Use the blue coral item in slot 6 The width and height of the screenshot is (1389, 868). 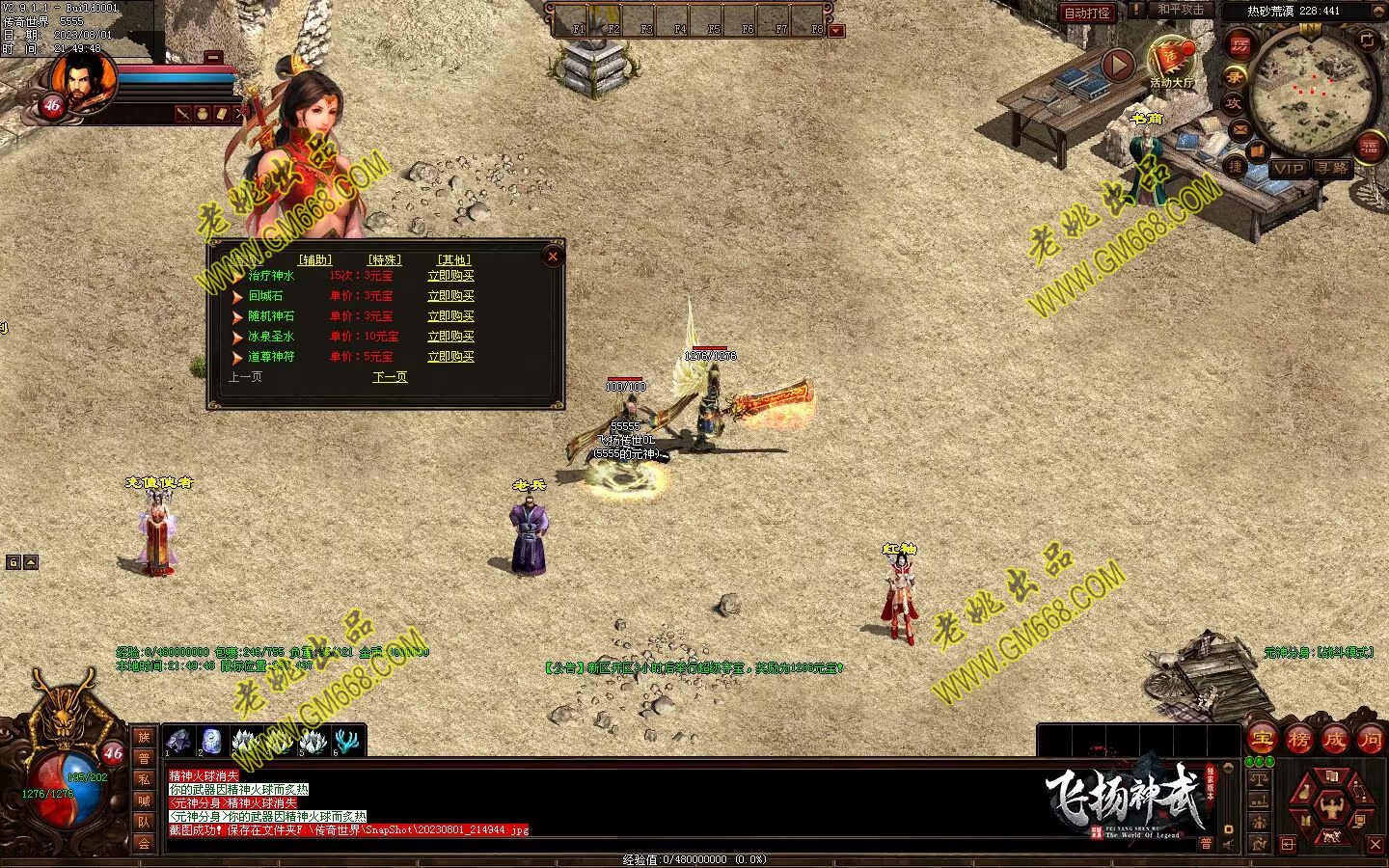click(x=346, y=742)
